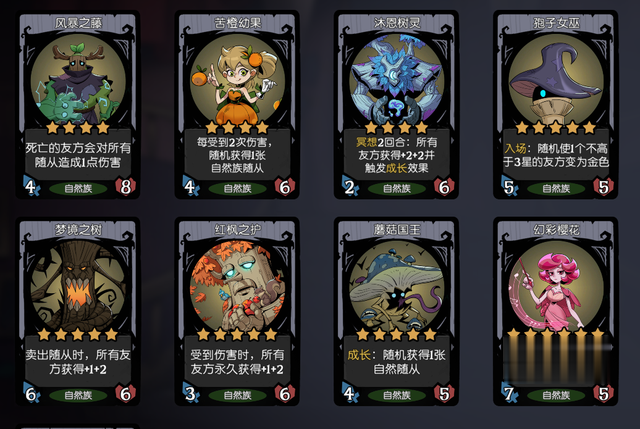Choose the 苦橙幼果 card

(237, 100)
